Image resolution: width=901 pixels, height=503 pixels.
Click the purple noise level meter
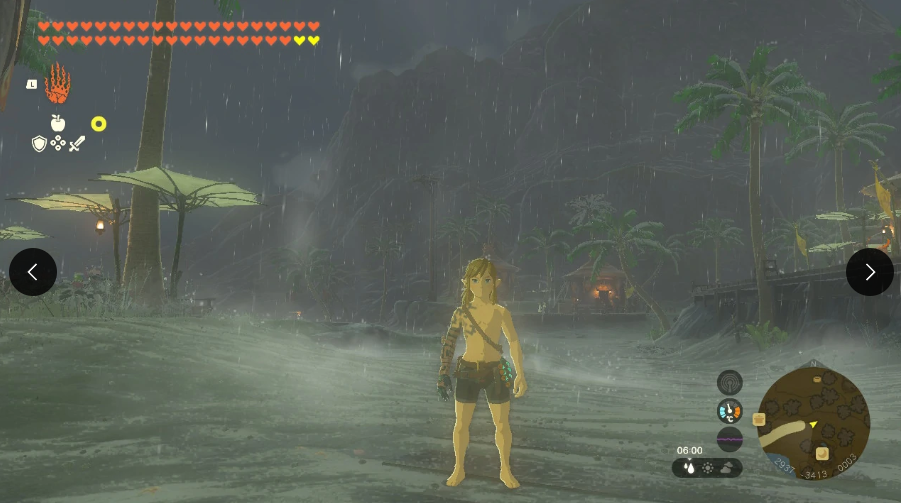[x=730, y=439]
